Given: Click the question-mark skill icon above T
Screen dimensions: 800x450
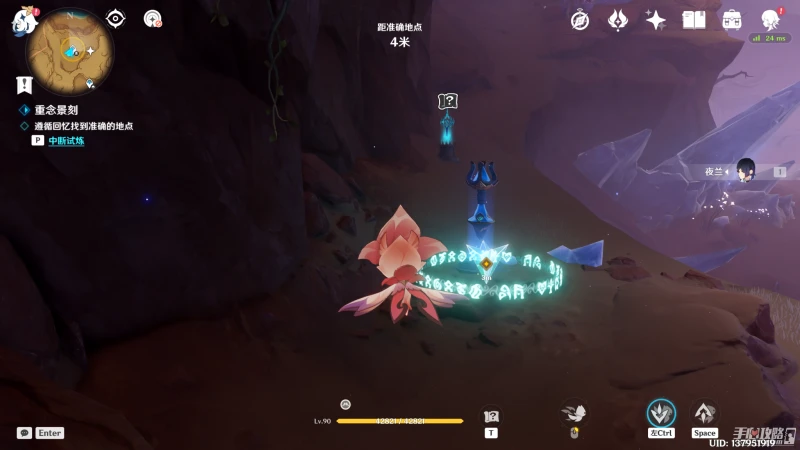Looking at the screenshot, I should (x=491, y=416).
